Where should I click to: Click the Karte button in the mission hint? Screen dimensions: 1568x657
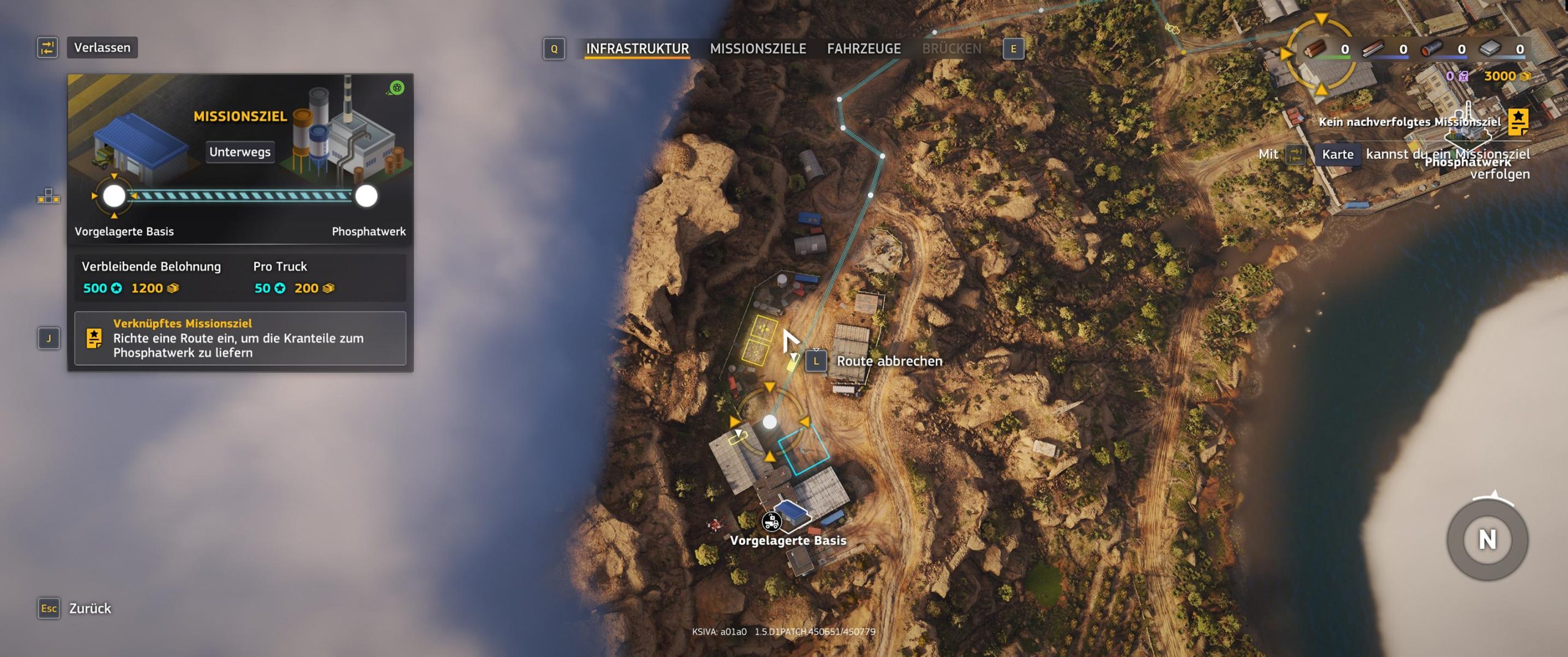[1337, 154]
